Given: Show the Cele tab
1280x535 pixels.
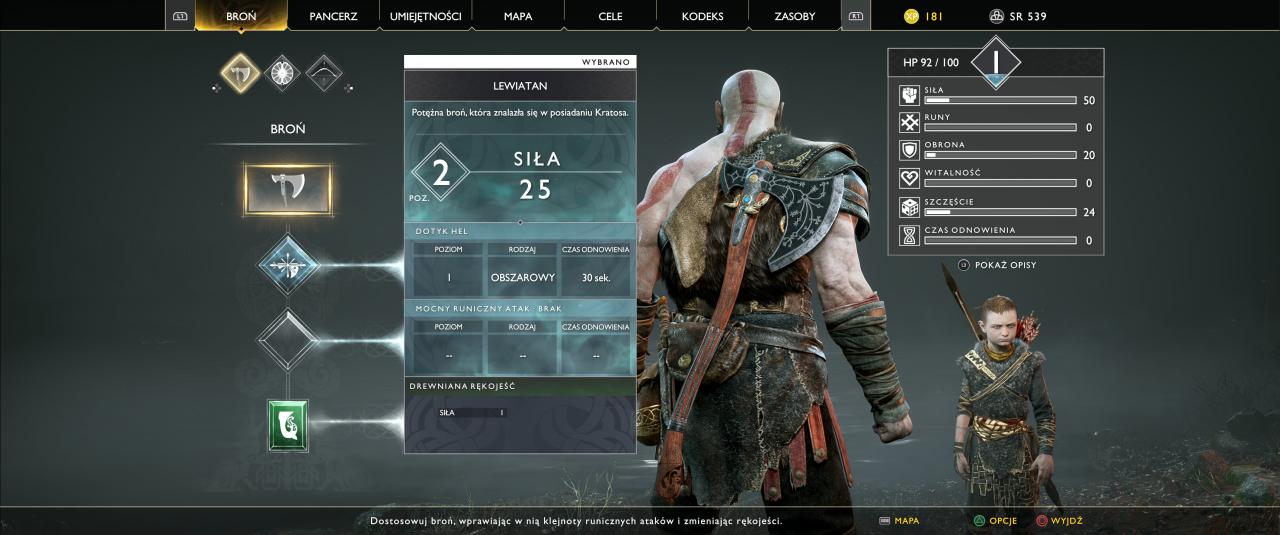Looking at the screenshot, I should 610,16.
